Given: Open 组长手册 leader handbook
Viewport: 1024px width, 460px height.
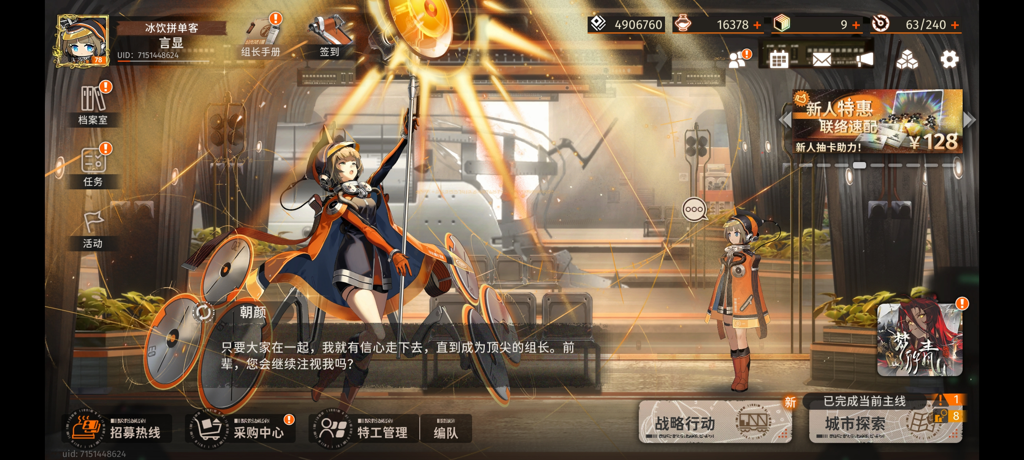Looking at the screenshot, I should (261, 36).
